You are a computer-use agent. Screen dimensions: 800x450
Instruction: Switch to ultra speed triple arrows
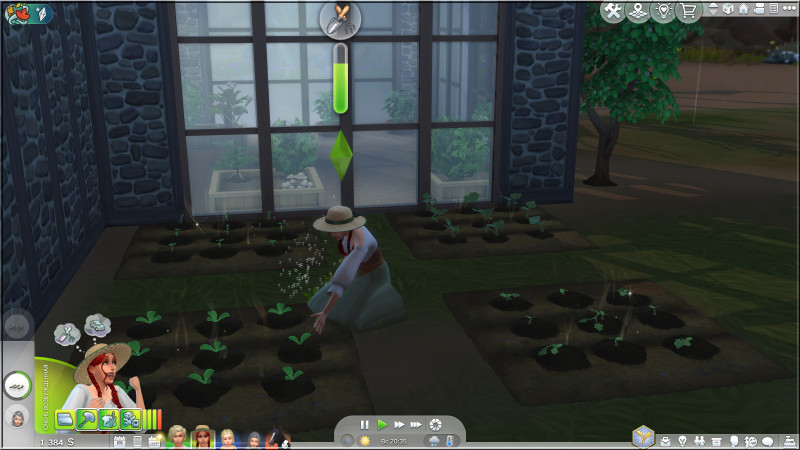pyautogui.click(x=416, y=425)
